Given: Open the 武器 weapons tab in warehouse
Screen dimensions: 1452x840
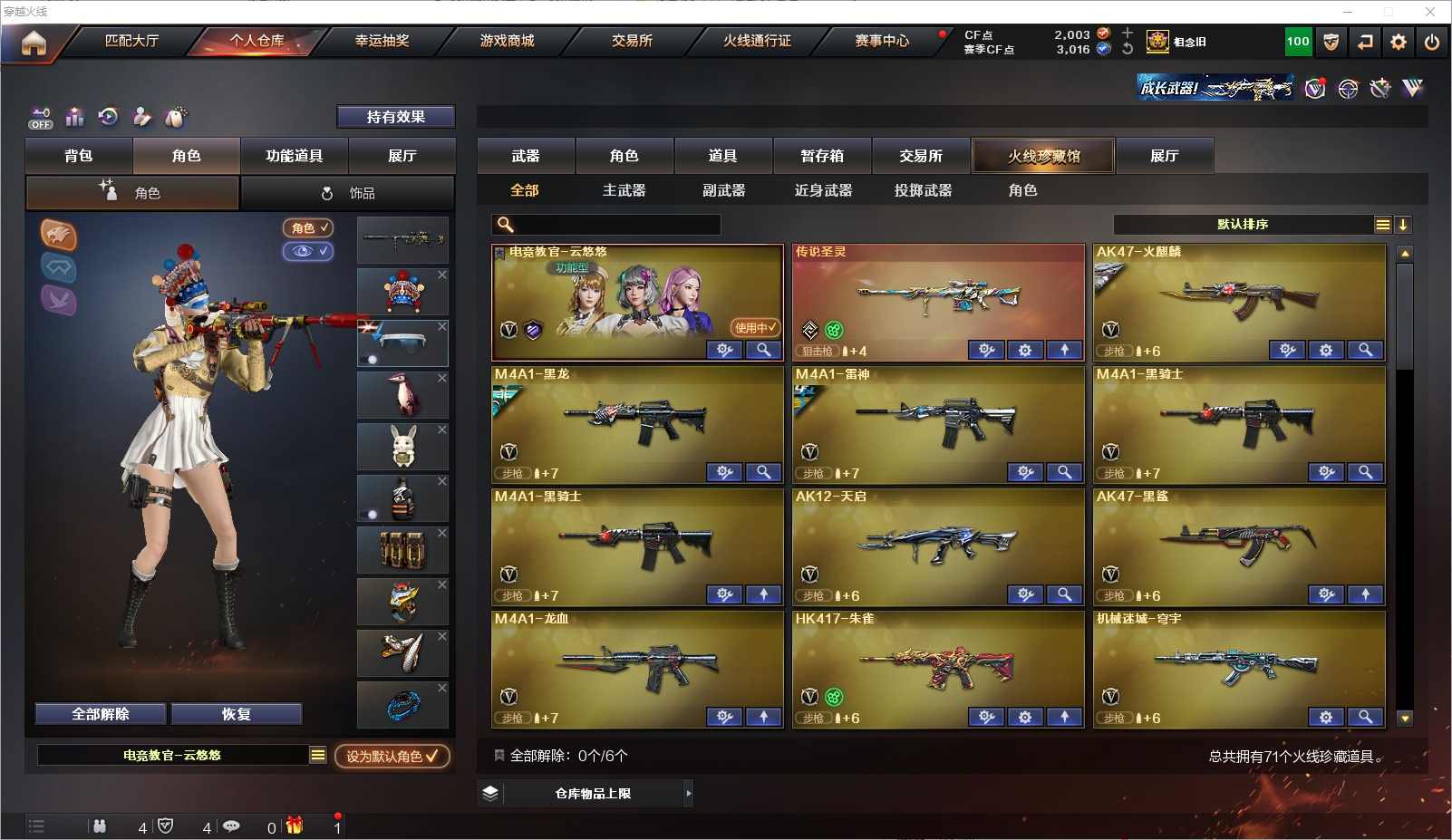Looking at the screenshot, I should click(526, 156).
